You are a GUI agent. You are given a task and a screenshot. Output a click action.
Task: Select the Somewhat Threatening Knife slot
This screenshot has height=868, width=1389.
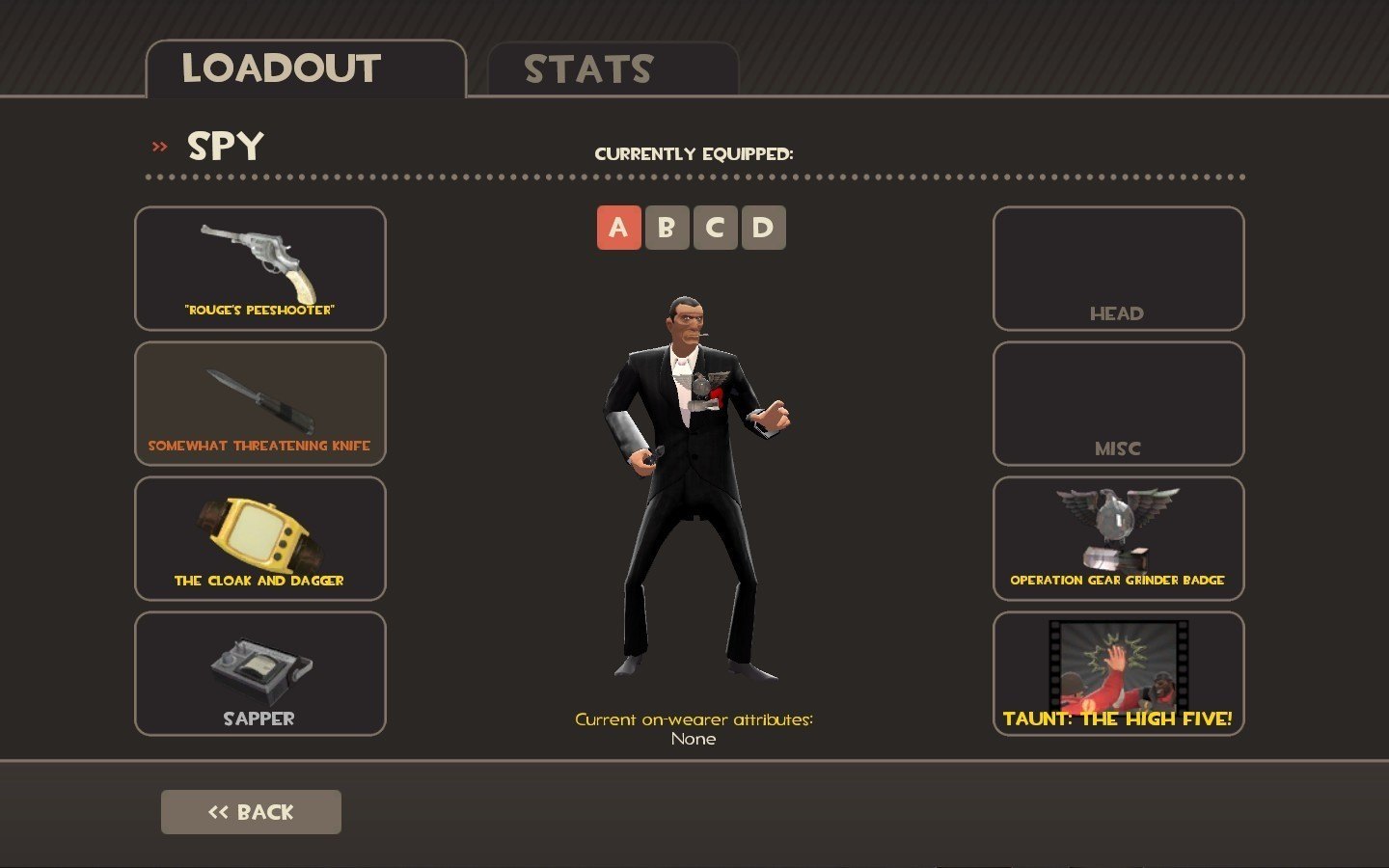260,403
